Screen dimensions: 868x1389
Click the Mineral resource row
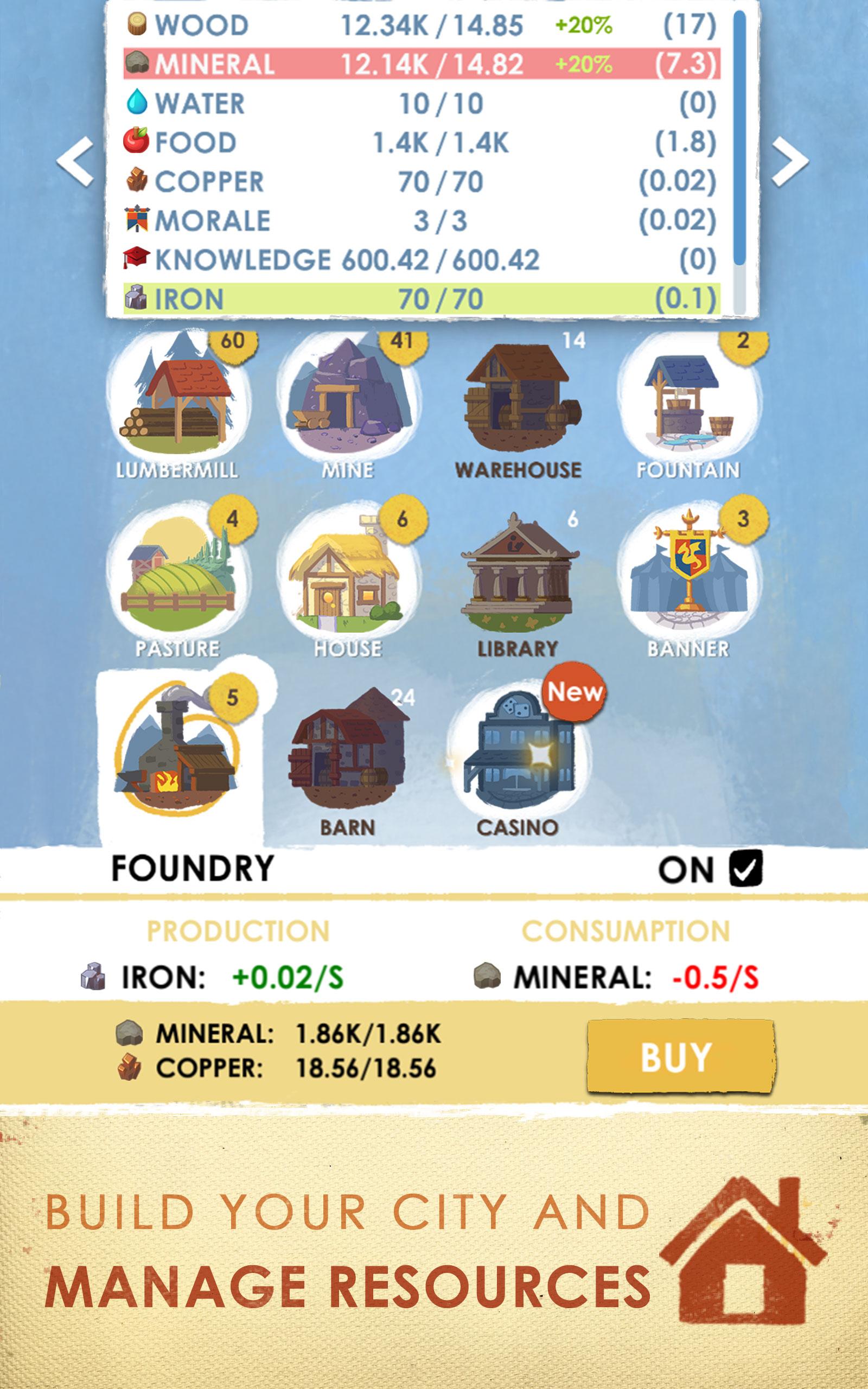coord(402,63)
